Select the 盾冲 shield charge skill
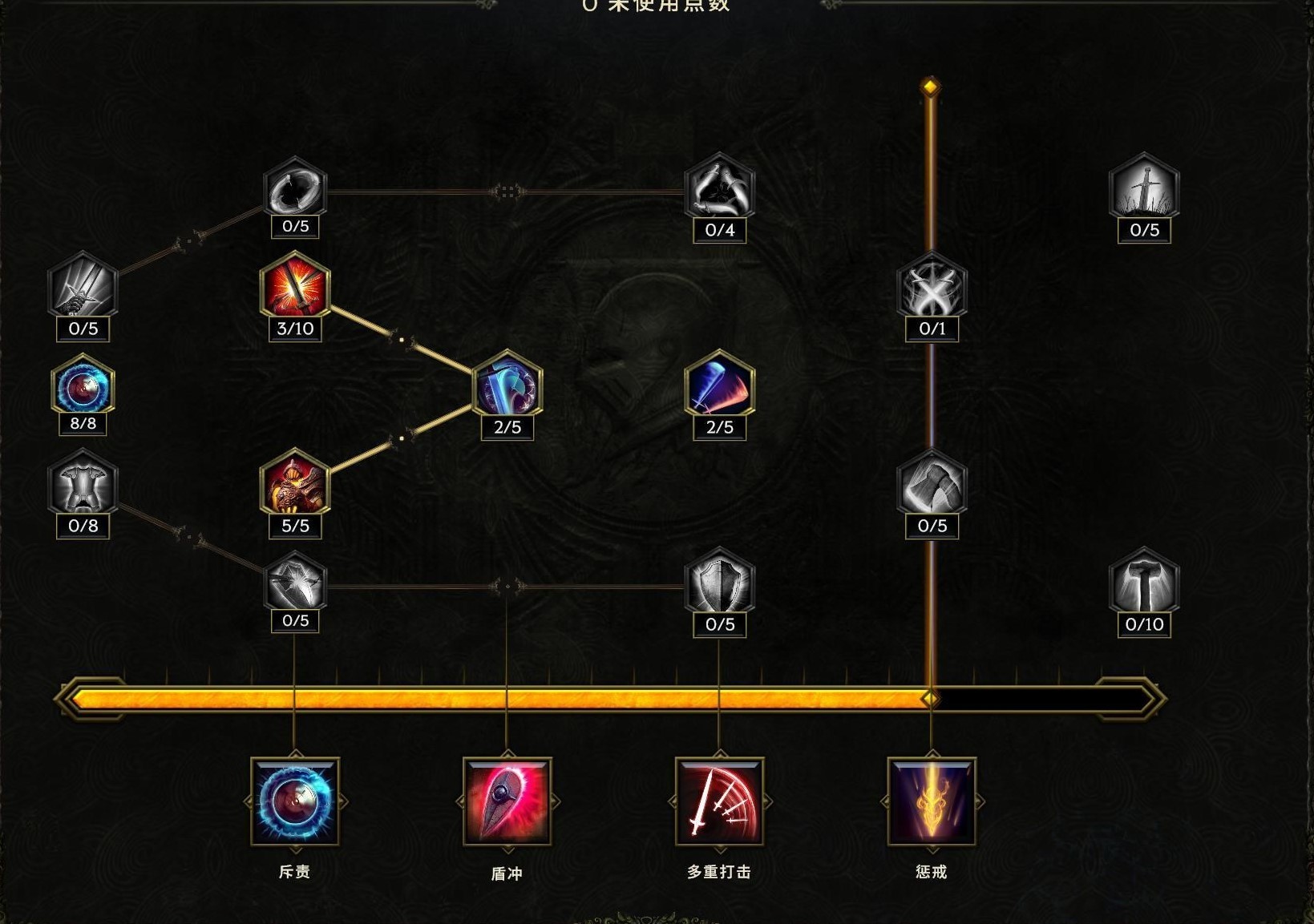This screenshot has width=1314, height=924. pyautogui.click(x=505, y=805)
